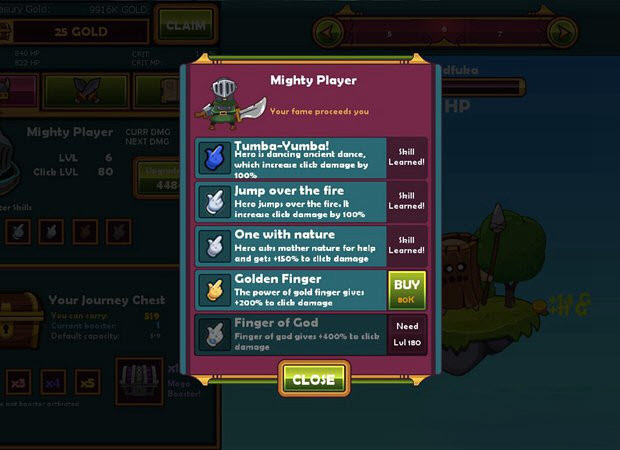Close the Mighty Player skills dialog
This screenshot has height=450, width=620.
click(314, 379)
